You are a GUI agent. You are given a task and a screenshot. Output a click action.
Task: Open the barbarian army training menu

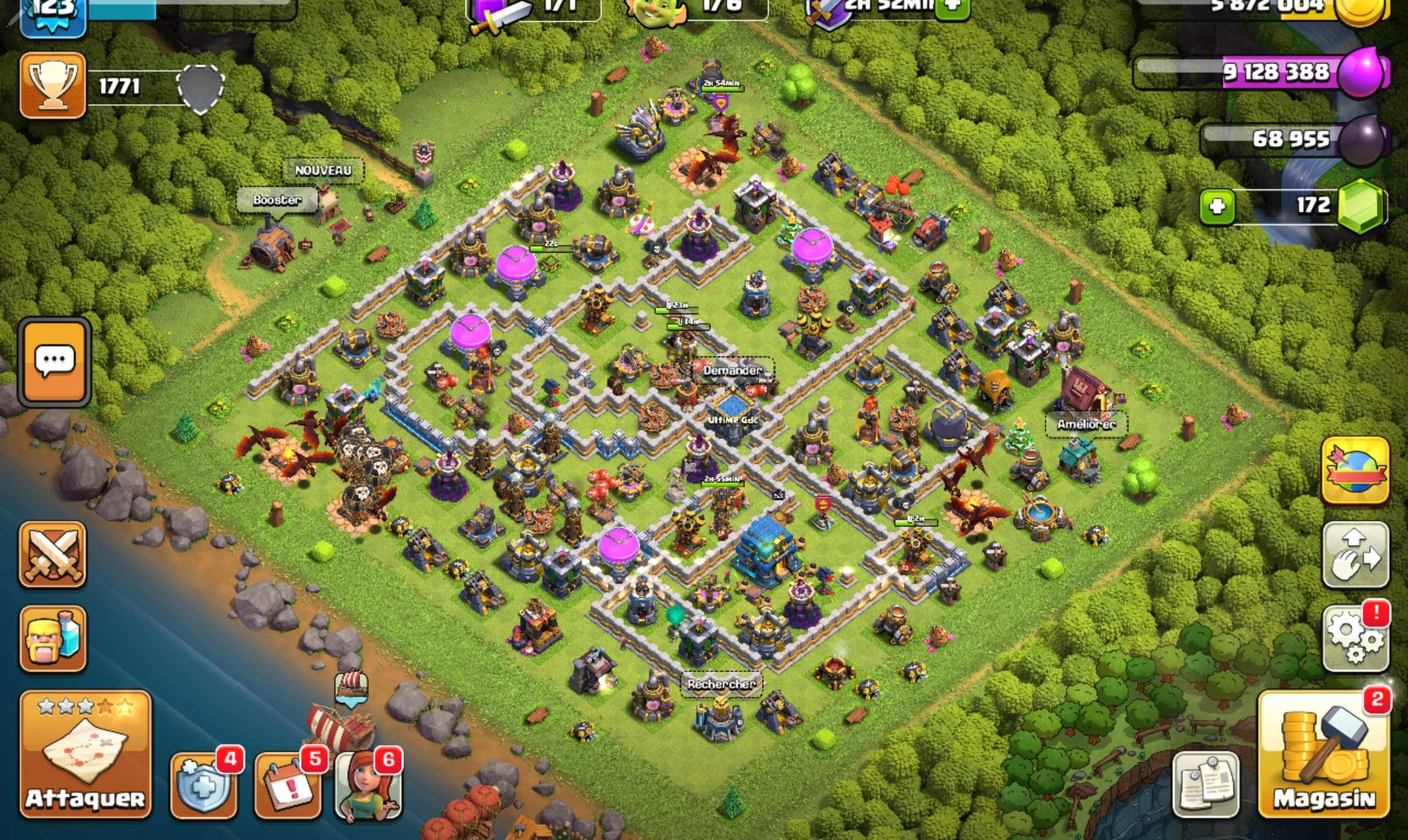click(x=53, y=638)
